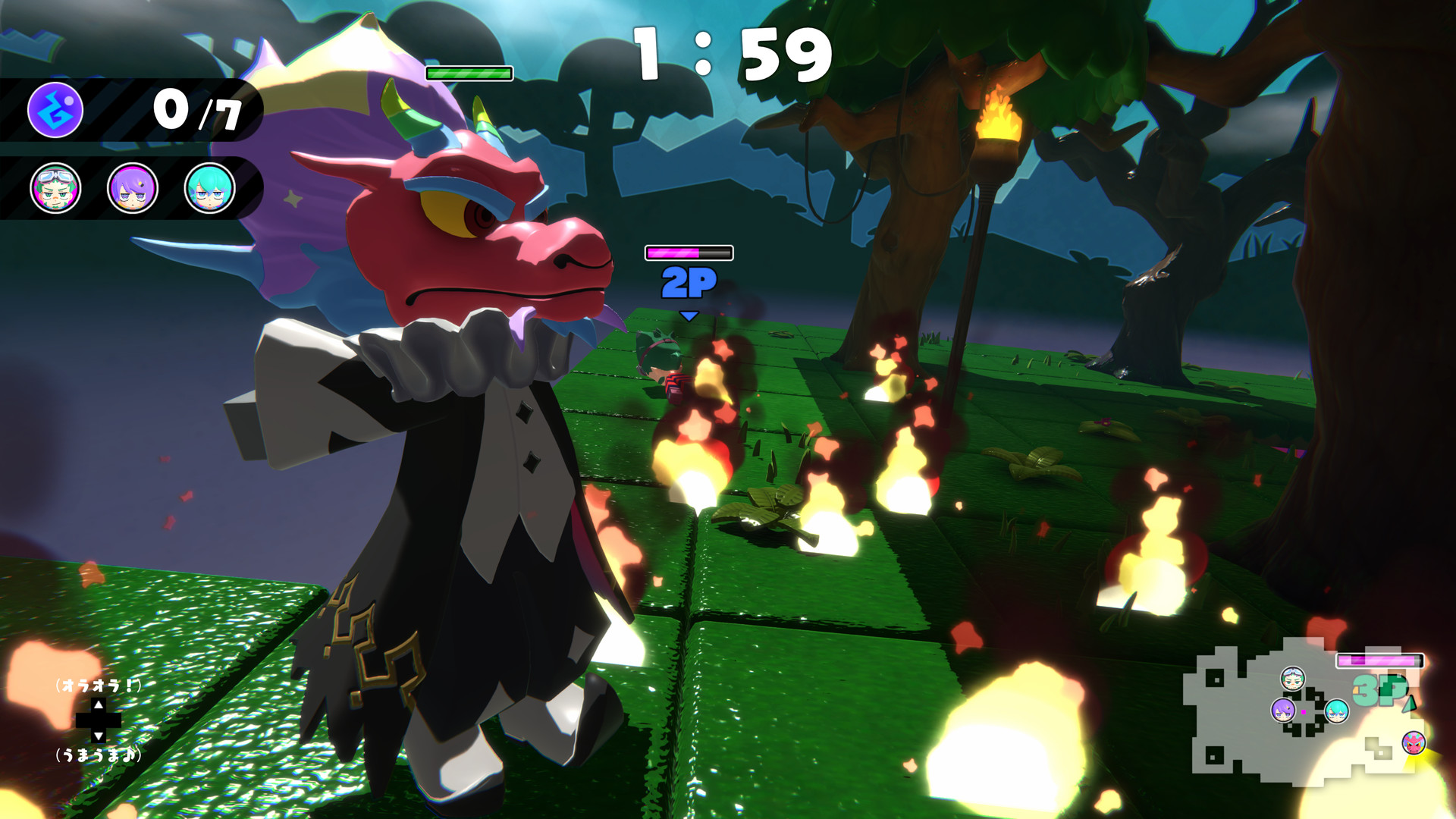This screenshot has height=819, width=1456.
Task: Click the purple-haired player marker on the minimap
Action: (1283, 711)
